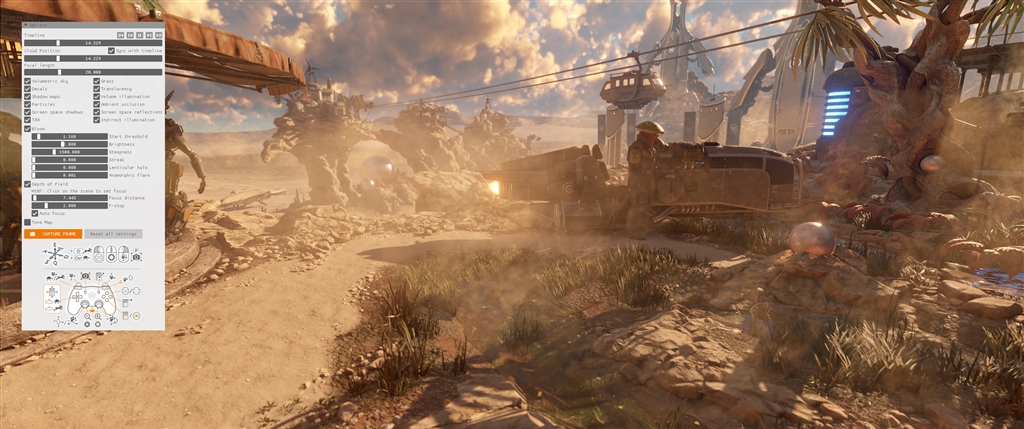
Task: Turn off Depth of Field
Action: 27,184
